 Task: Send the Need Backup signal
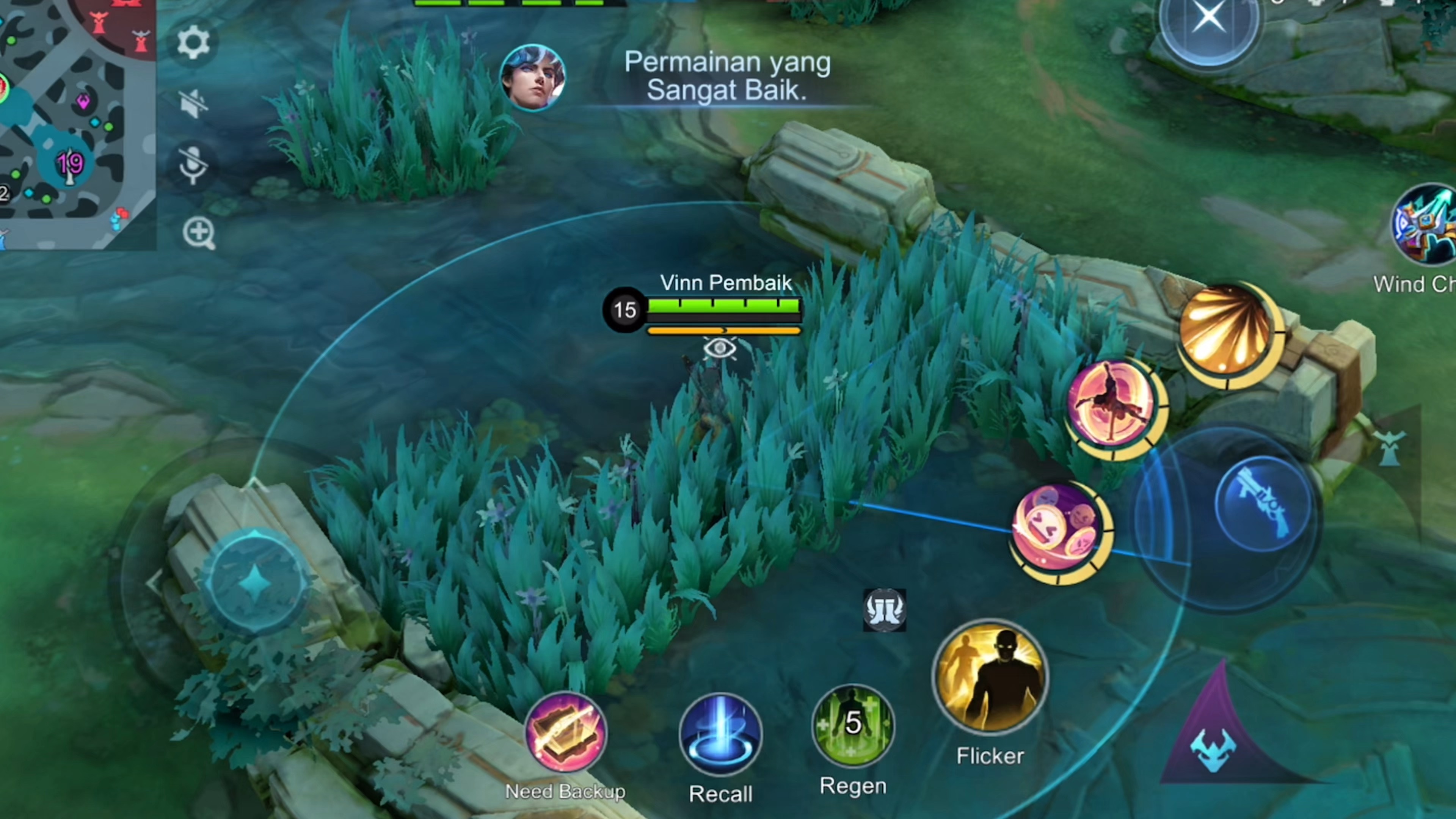click(565, 733)
